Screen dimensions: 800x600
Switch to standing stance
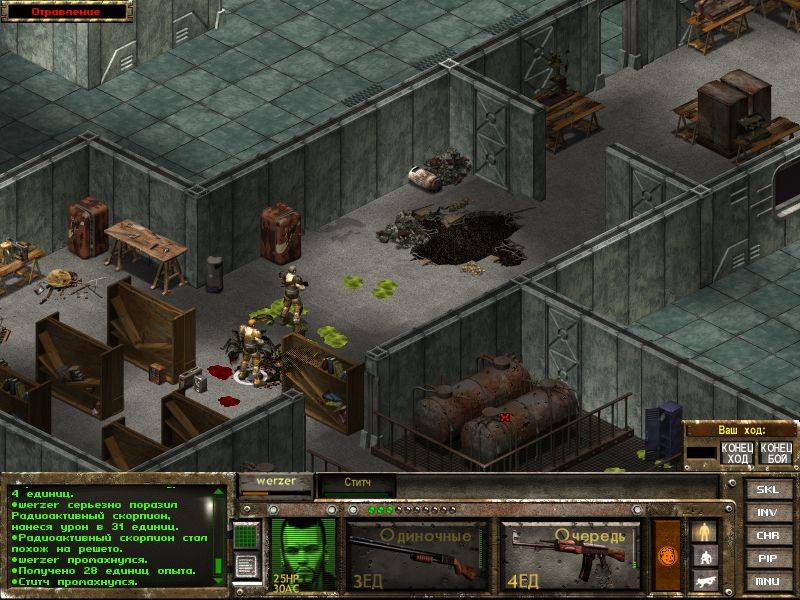coord(705,530)
